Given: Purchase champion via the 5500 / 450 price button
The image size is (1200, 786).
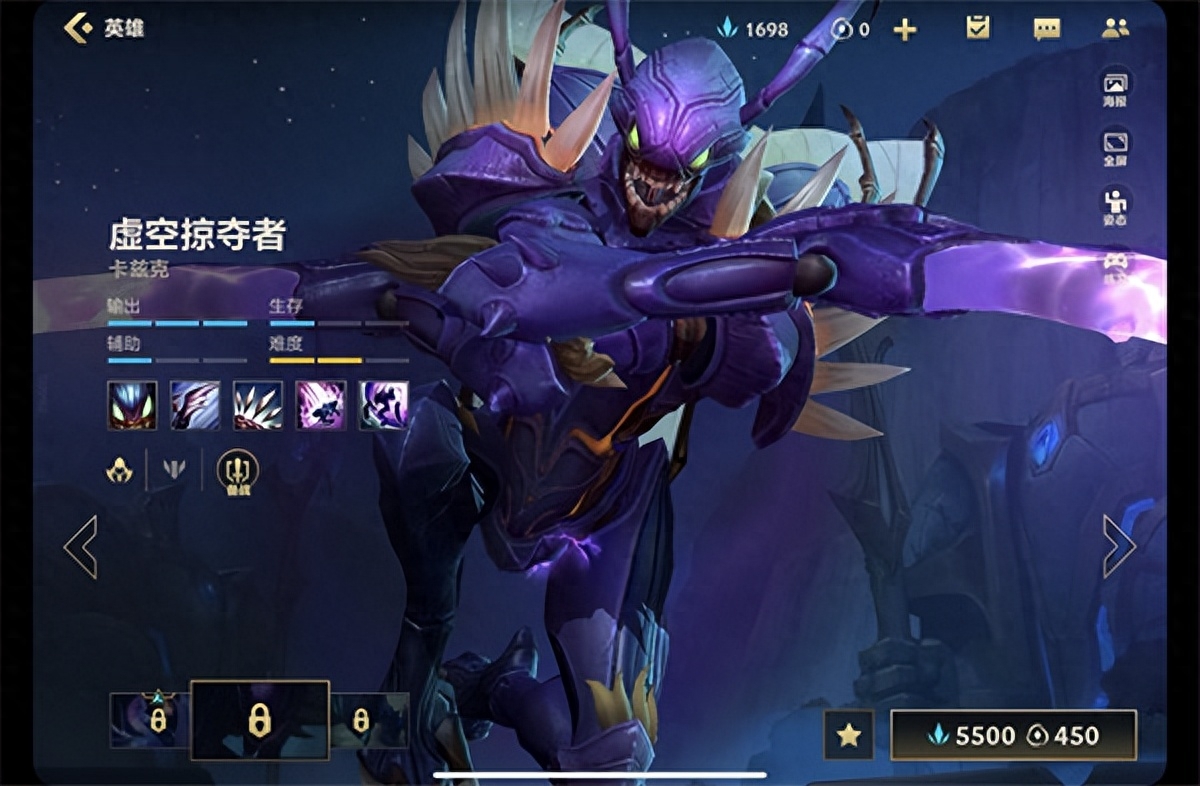Looking at the screenshot, I should pyautogui.click(x=1013, y=735).
